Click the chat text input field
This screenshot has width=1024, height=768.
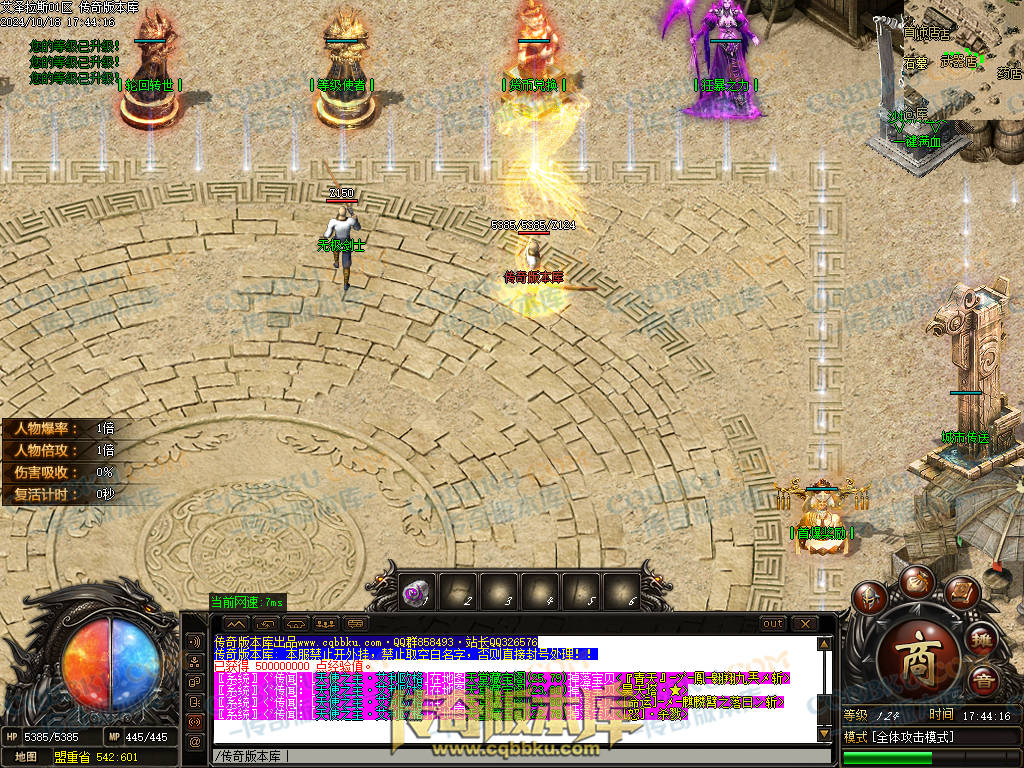500,756
